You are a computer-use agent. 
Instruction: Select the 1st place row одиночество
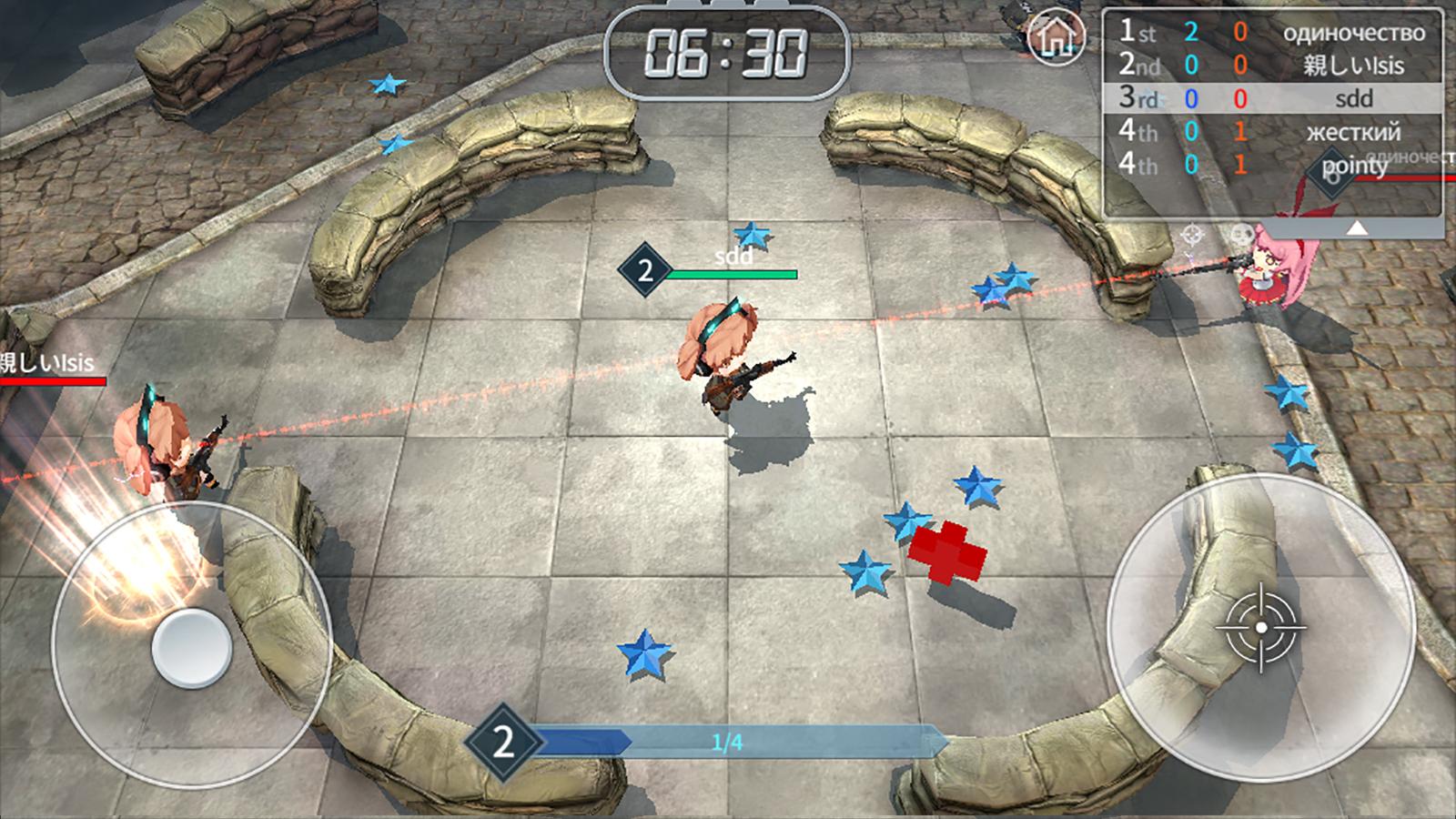click(1274, 33)
